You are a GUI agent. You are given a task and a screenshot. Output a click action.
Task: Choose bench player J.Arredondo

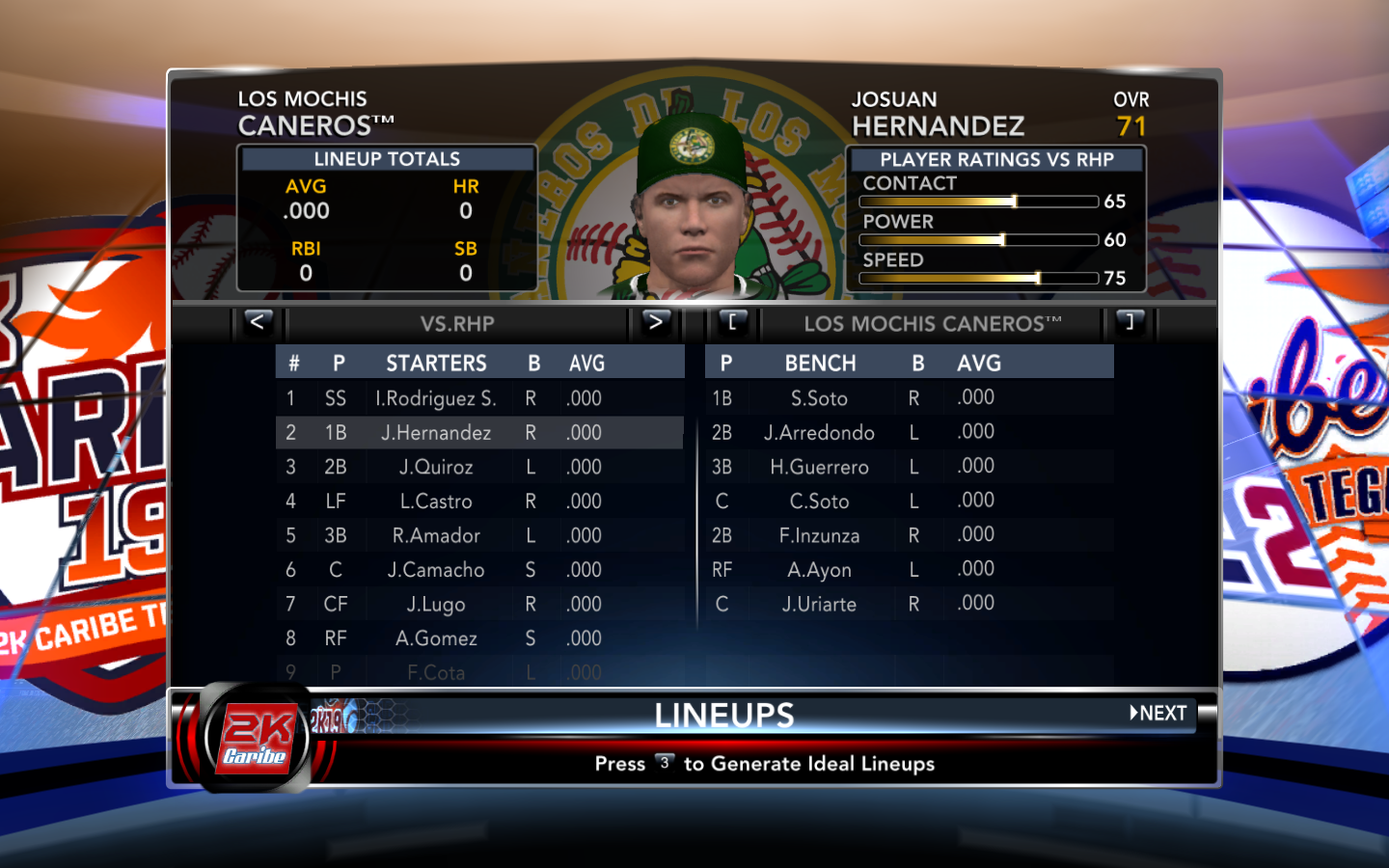pos(819,433)
